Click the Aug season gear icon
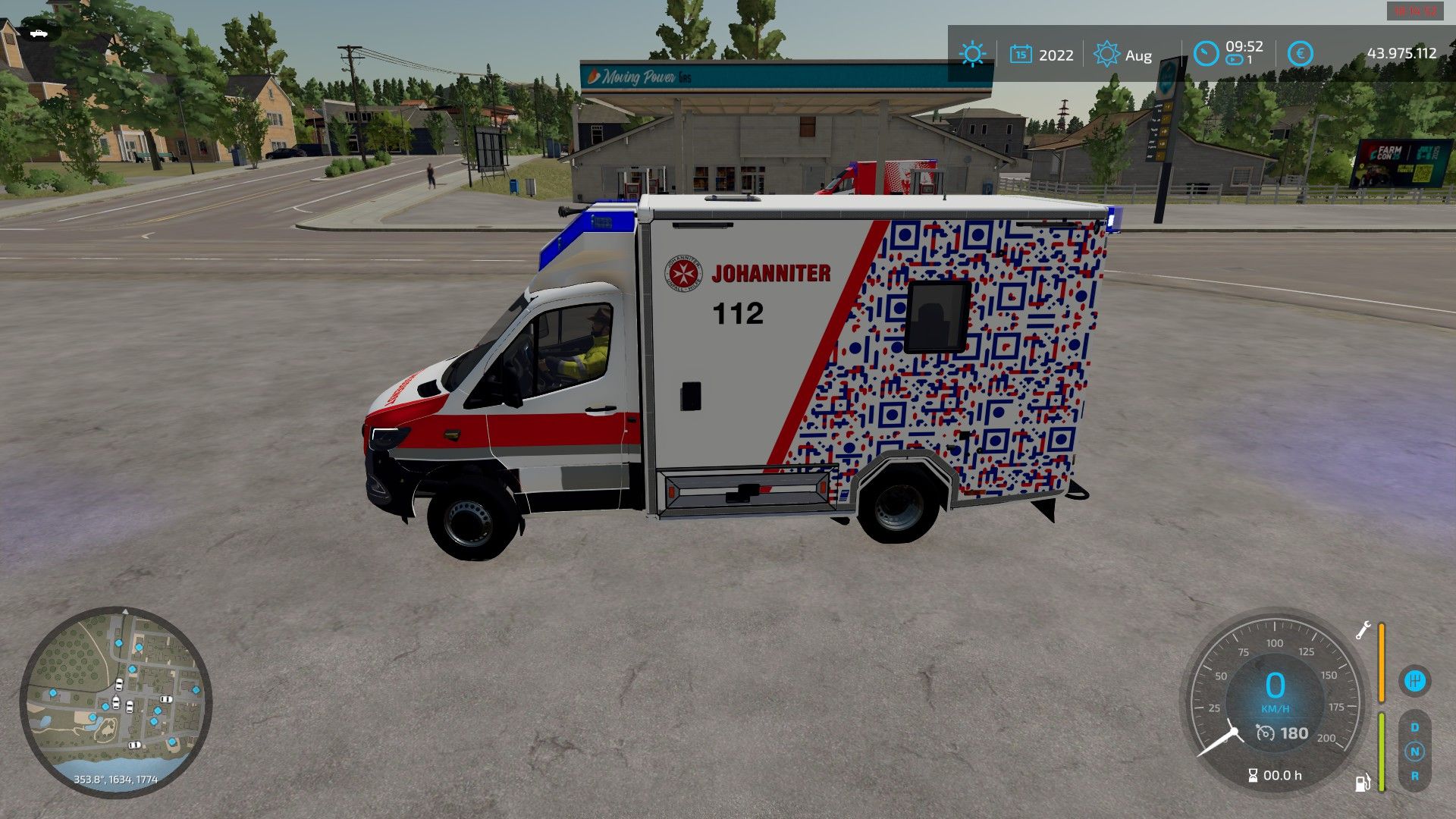The image size is (1456, 819). pos(1106,55)
